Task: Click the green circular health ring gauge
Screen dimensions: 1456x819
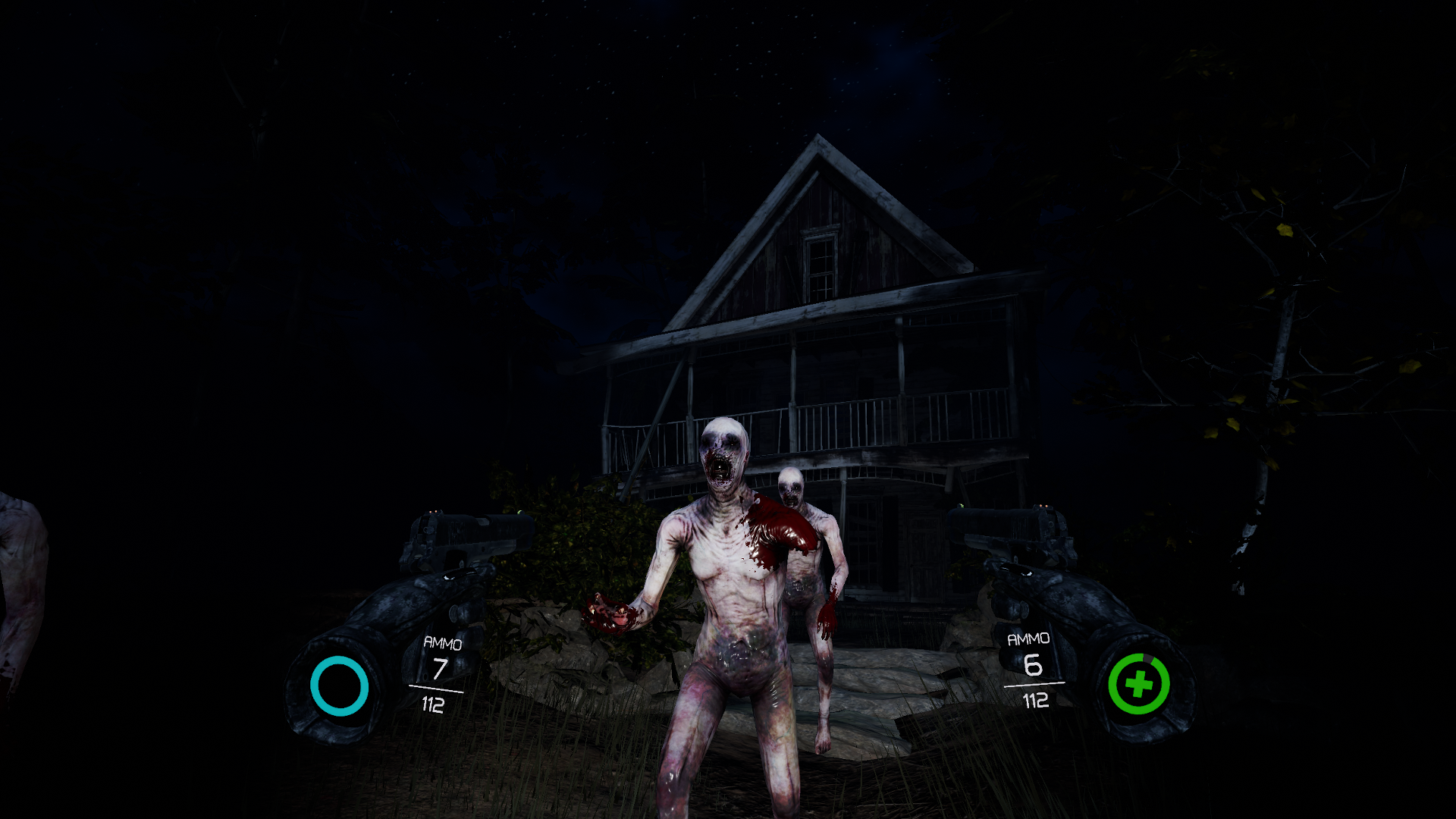Action: [x=1137, y=685]
